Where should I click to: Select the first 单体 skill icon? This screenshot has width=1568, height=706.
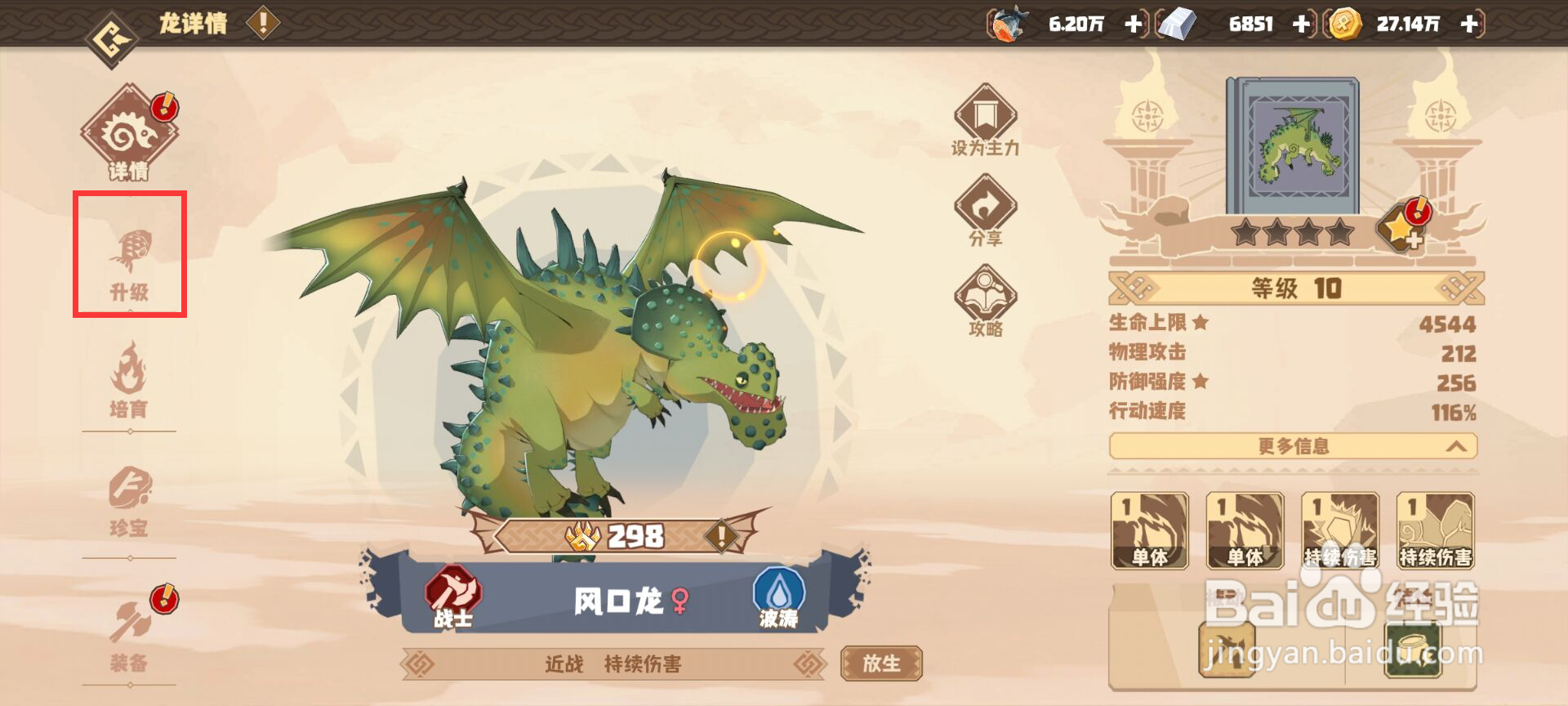[1149, 531]
